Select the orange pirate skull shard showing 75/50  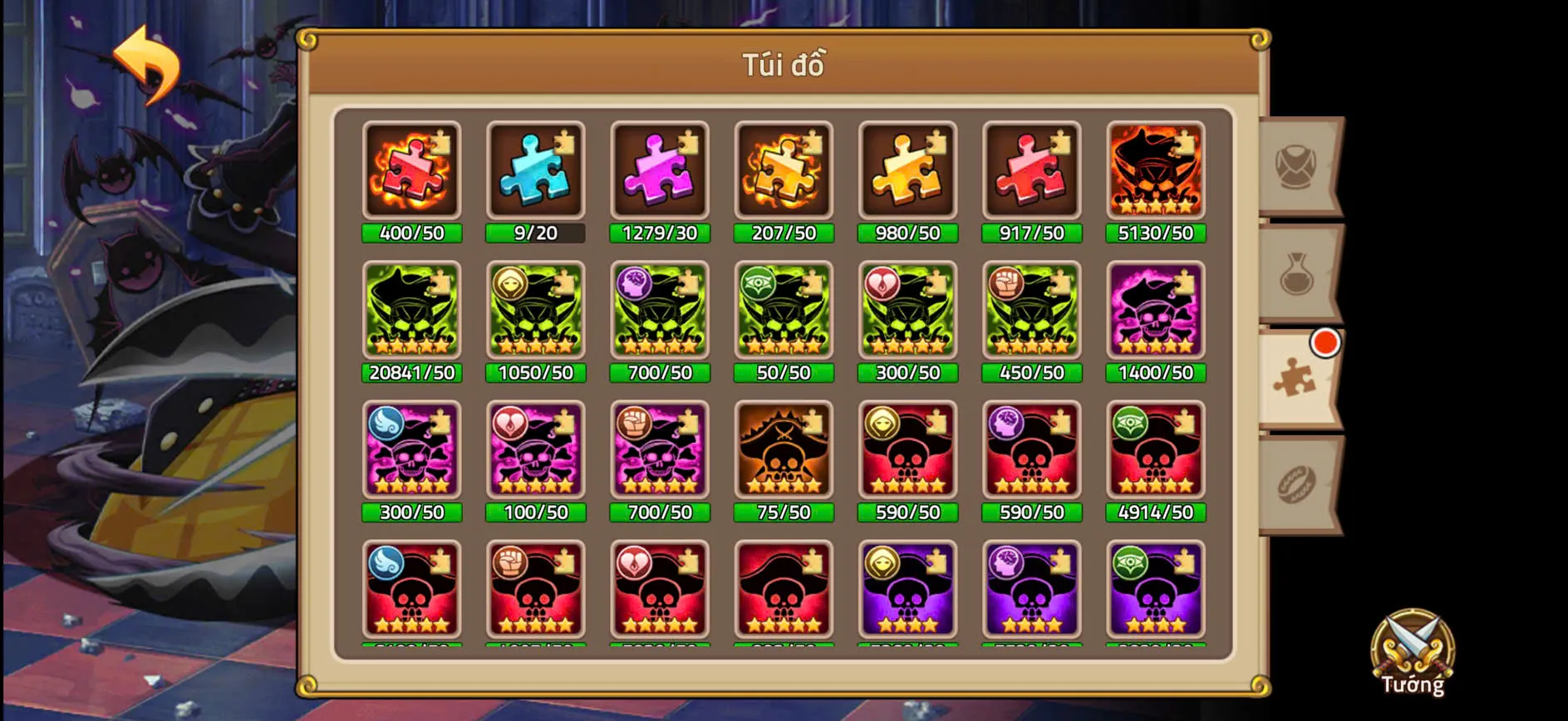(x=783, y=451)
